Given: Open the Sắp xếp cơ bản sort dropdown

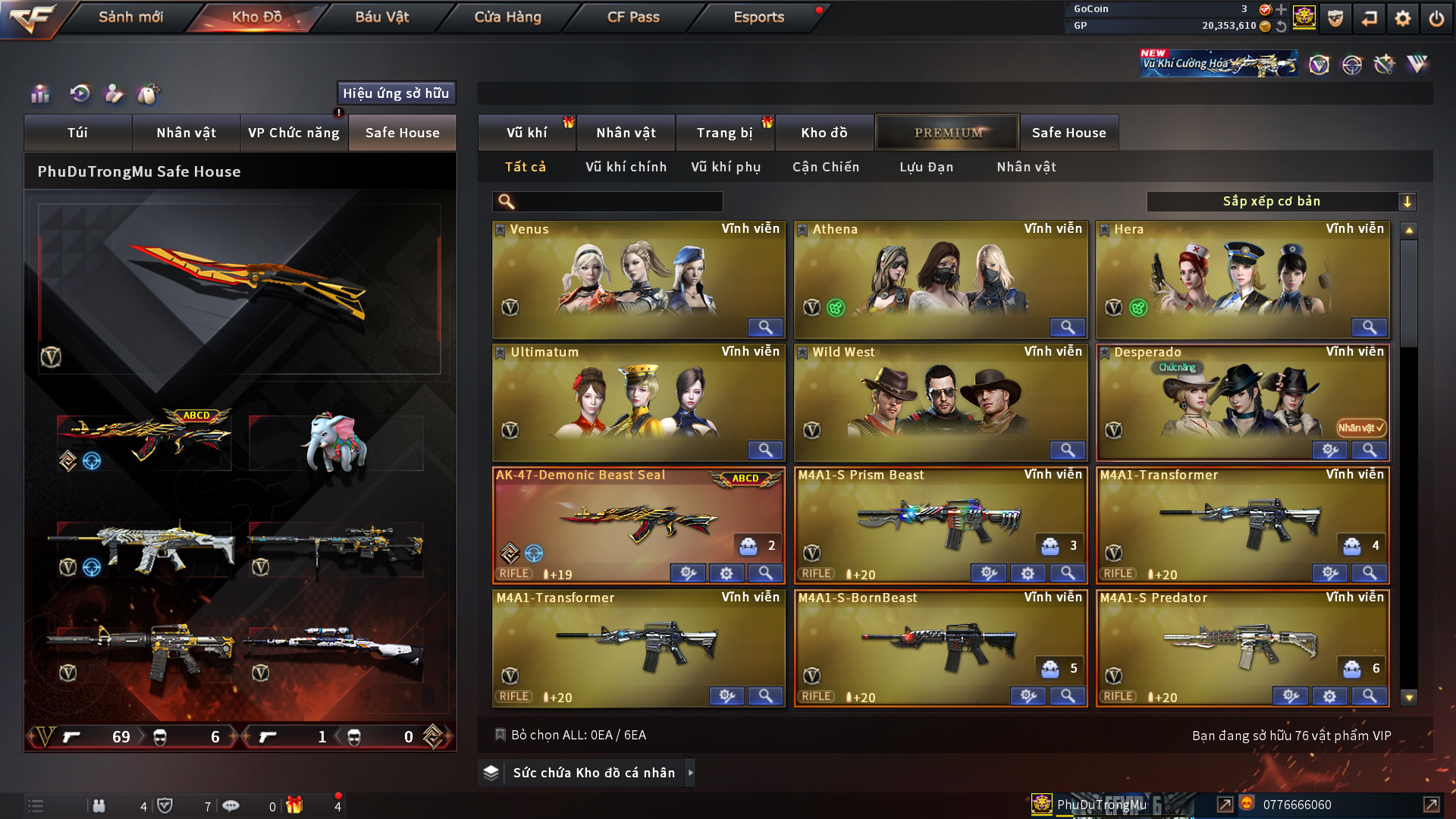Looking at the screenshot, I should [1281, 202].
